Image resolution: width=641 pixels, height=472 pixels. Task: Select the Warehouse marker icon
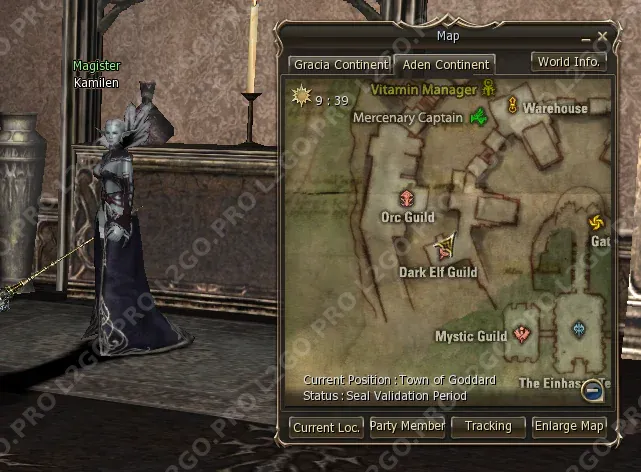513,106
